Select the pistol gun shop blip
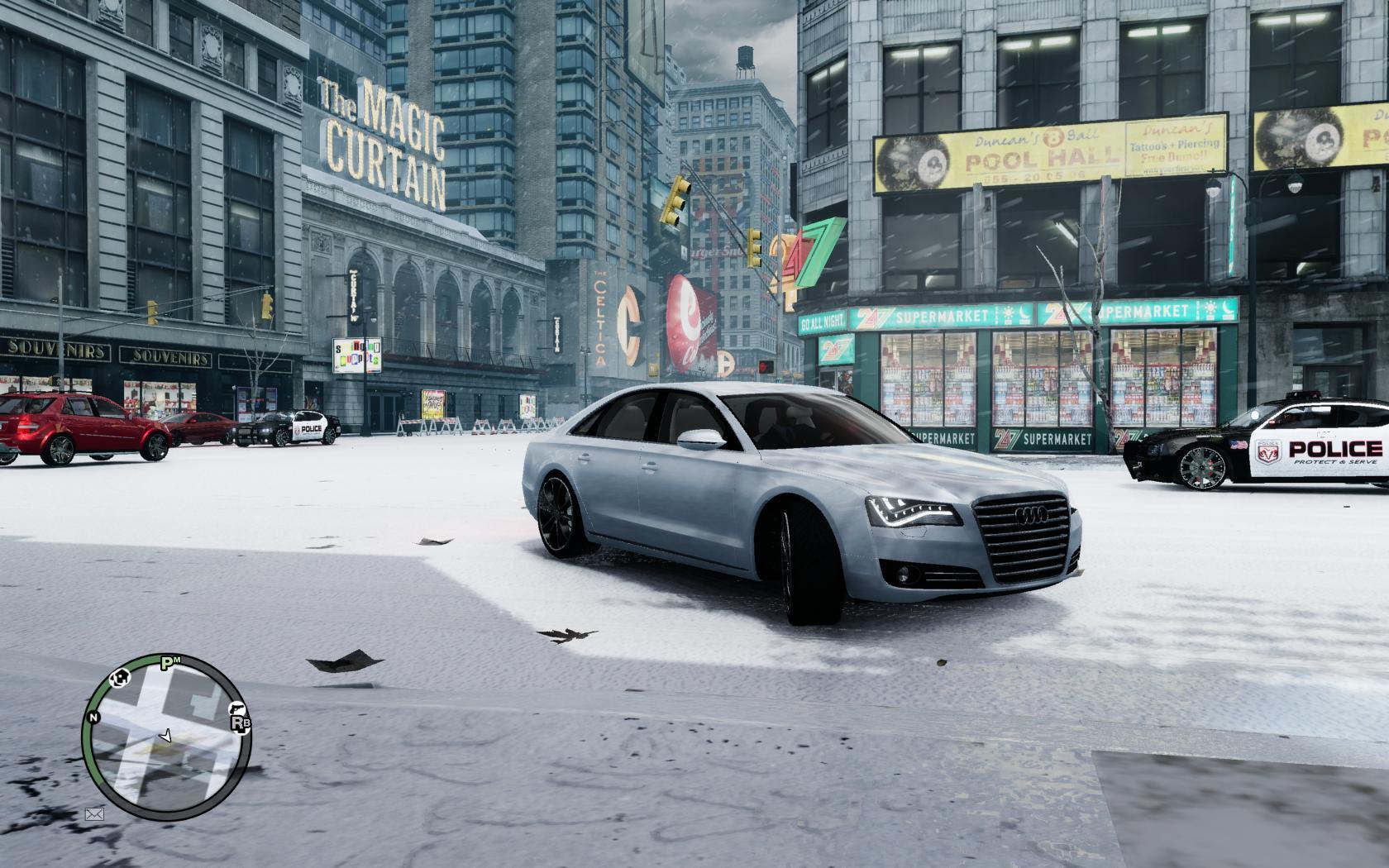The height and width of the screenshot is (868, 1389). [236, 708]
